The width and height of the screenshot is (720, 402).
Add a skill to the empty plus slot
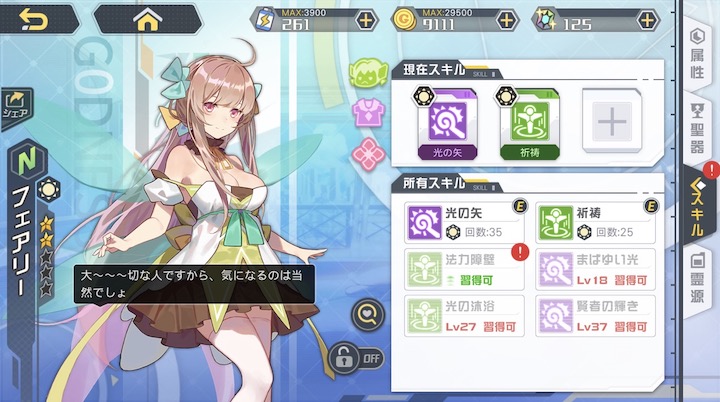coord(609,122)
